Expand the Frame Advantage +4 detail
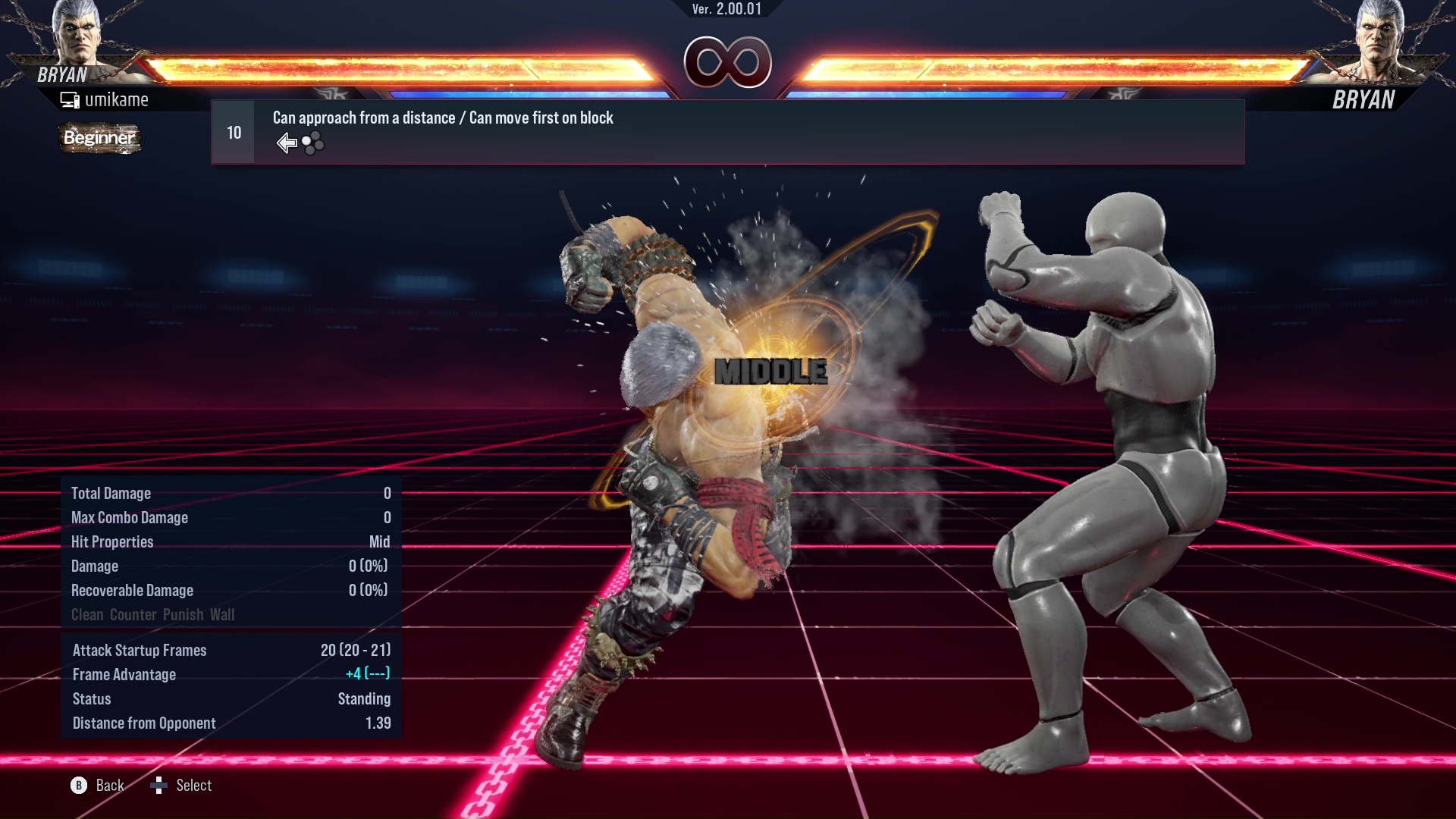 (227, 674)
